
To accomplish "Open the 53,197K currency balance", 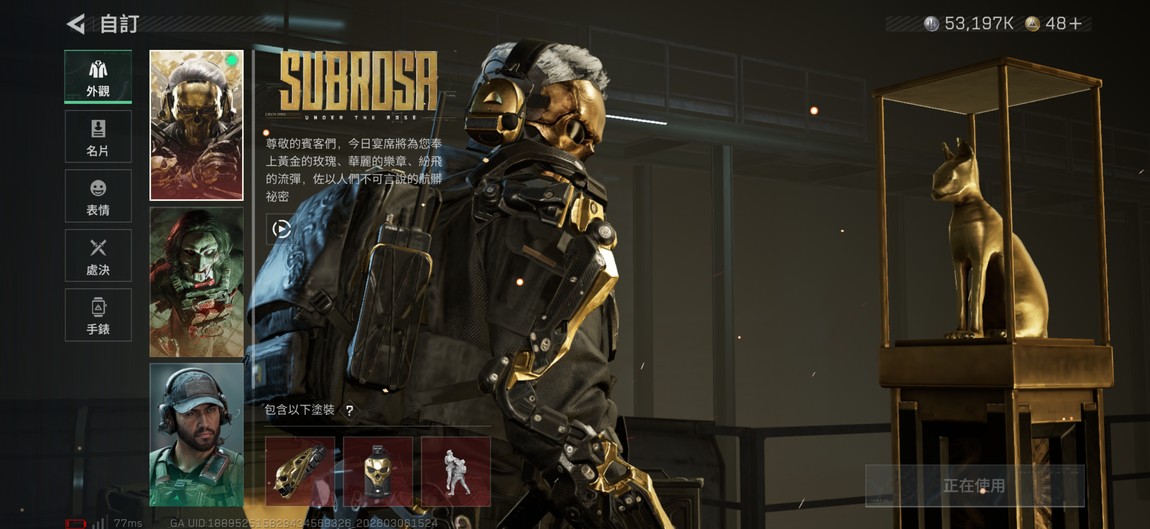I will point(968,23).
